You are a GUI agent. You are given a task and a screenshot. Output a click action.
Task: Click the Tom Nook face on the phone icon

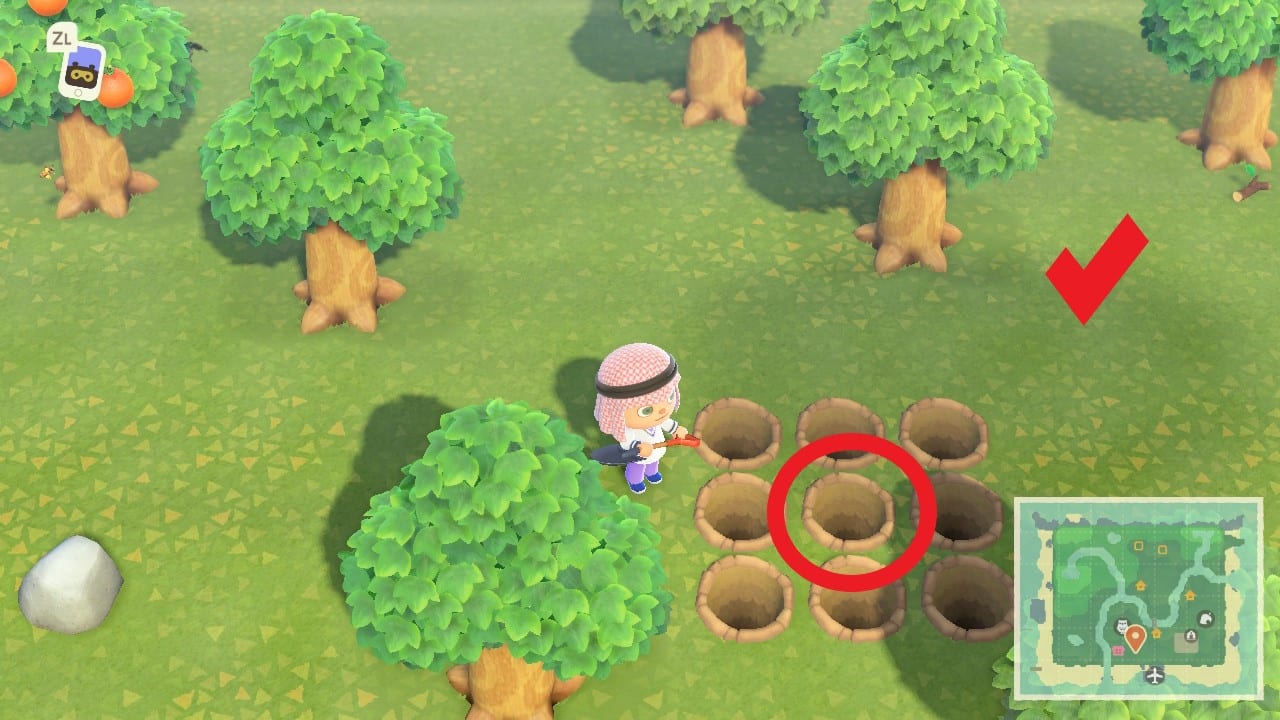tap(83, 76)
